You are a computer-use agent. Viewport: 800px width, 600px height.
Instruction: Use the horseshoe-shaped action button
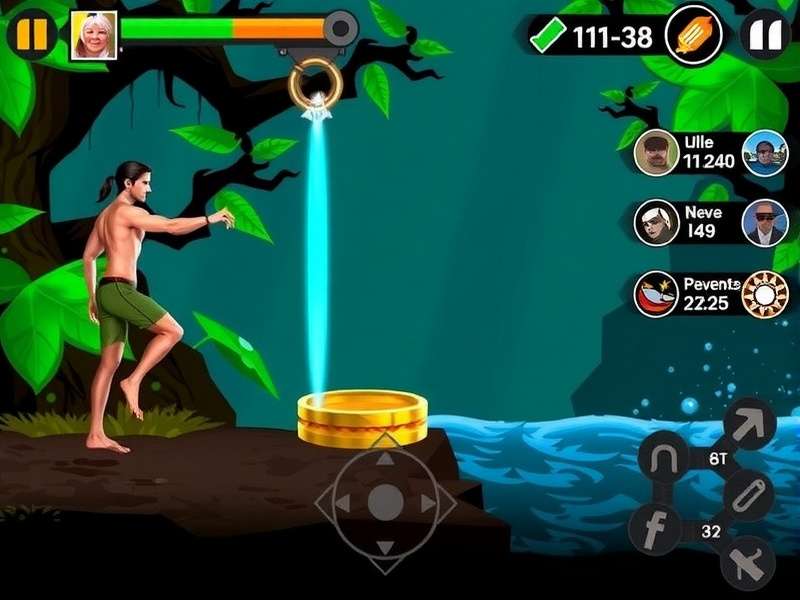click(x=664, y=459)
